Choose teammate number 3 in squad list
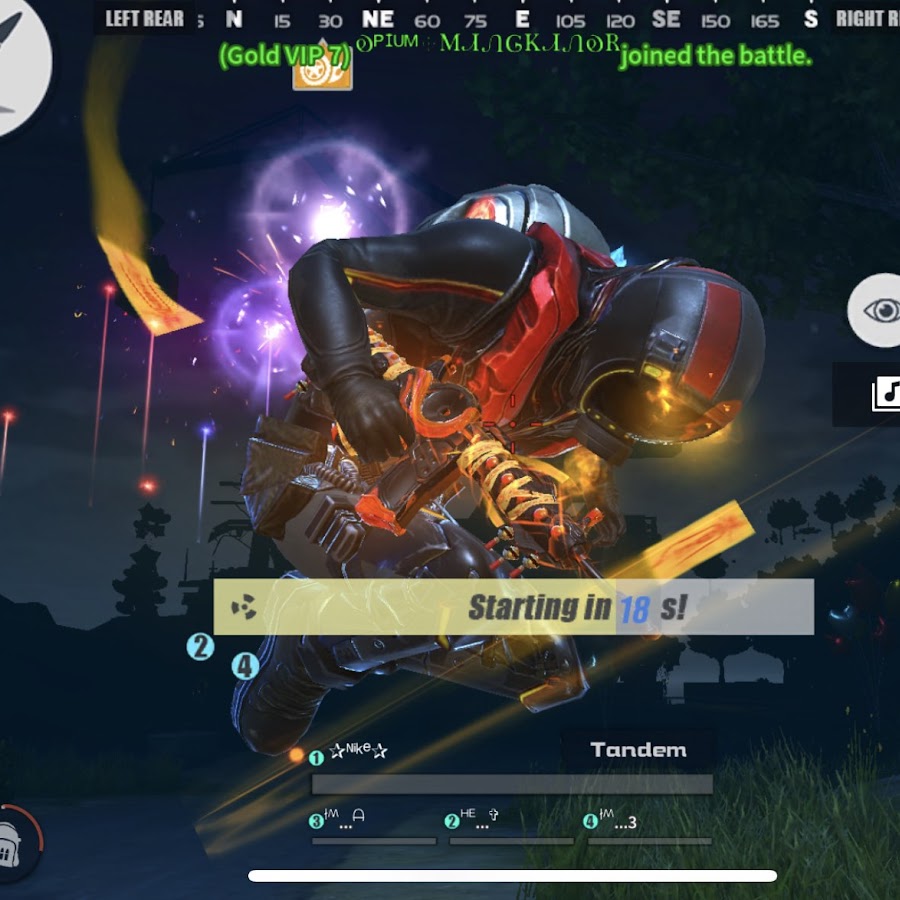The image size is (900, 900). [340, 822]
